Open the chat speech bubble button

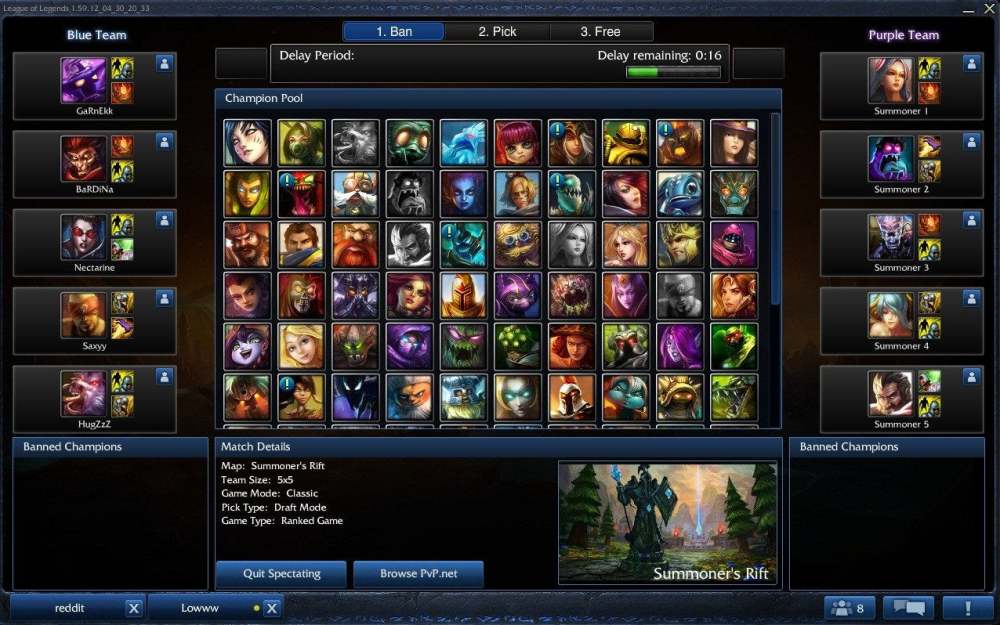(x=908, y=608)
